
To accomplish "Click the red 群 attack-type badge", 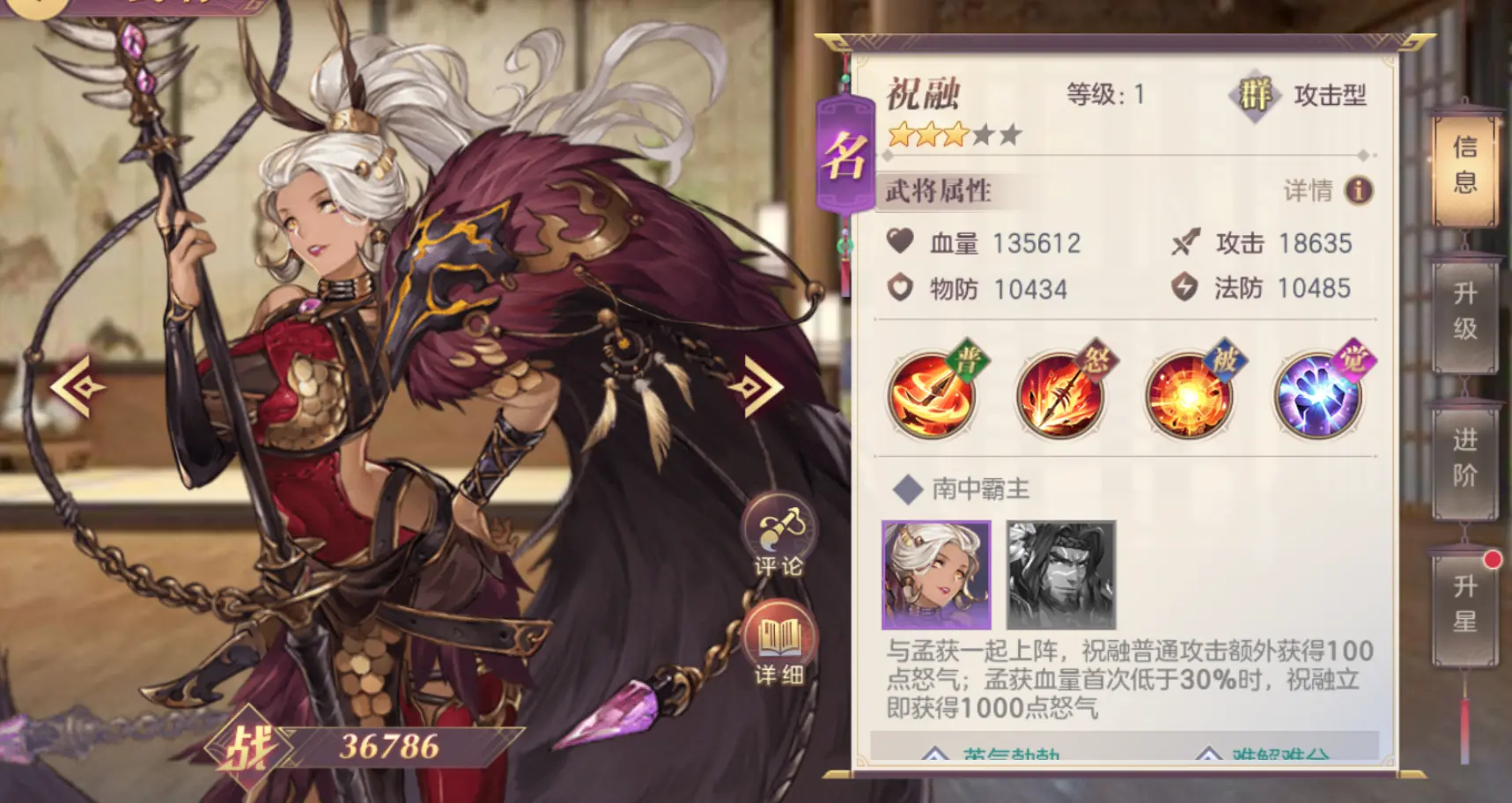I will 1255,97.
